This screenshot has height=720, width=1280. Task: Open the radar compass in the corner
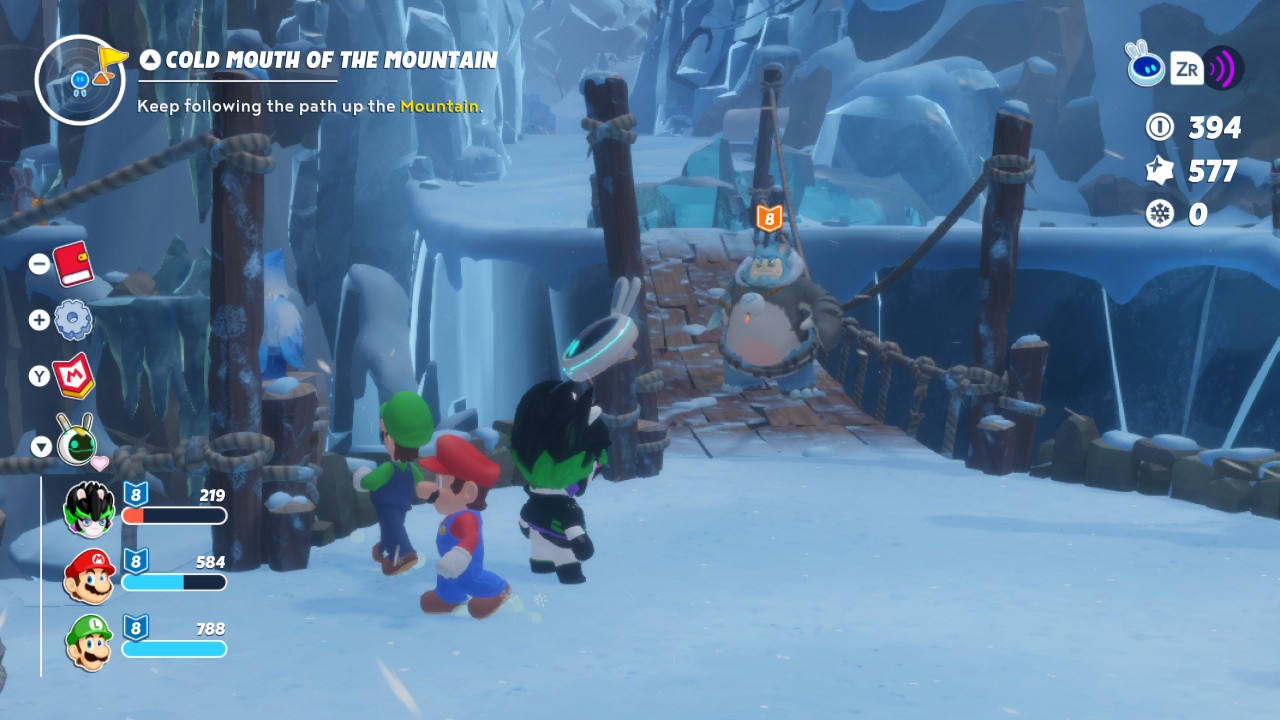tap(80, 80)
